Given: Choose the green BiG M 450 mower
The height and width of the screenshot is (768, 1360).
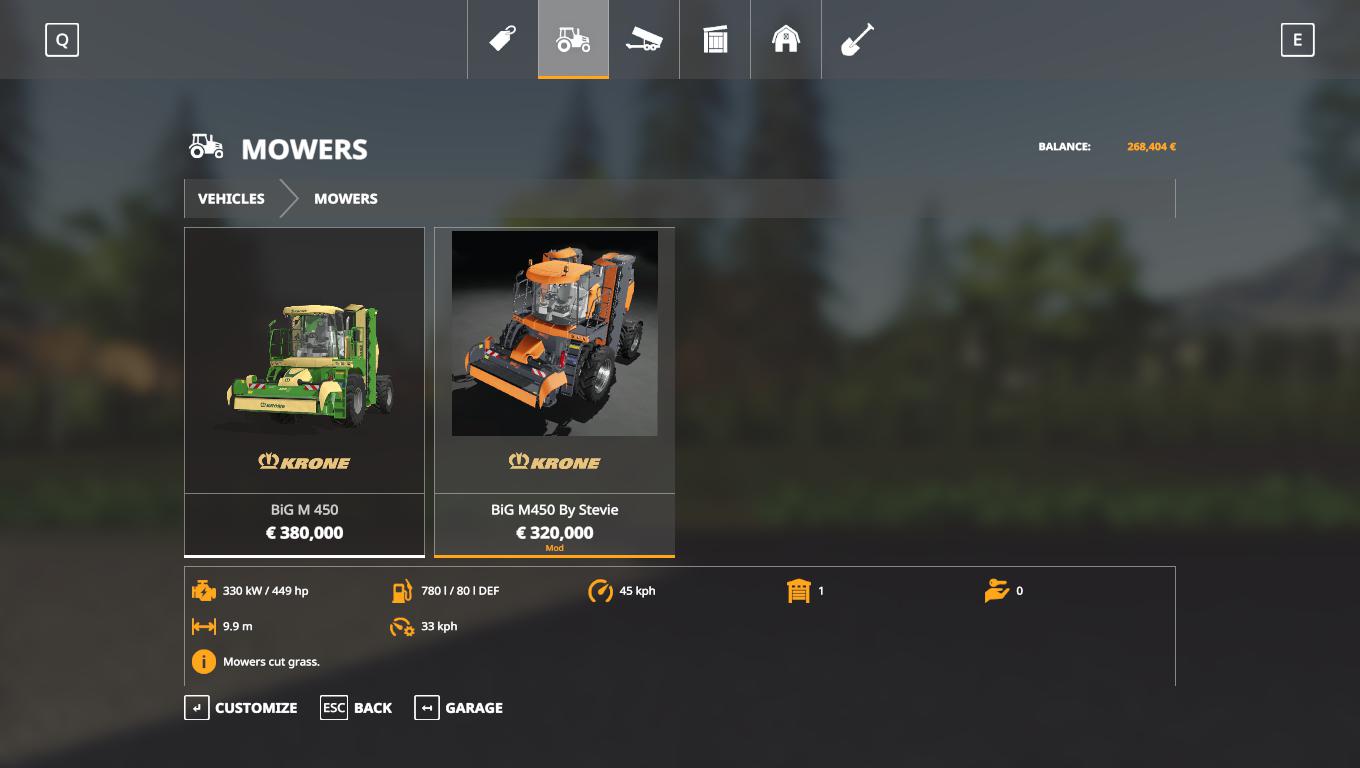Looking at the screenshot, I should pos(304,390).
